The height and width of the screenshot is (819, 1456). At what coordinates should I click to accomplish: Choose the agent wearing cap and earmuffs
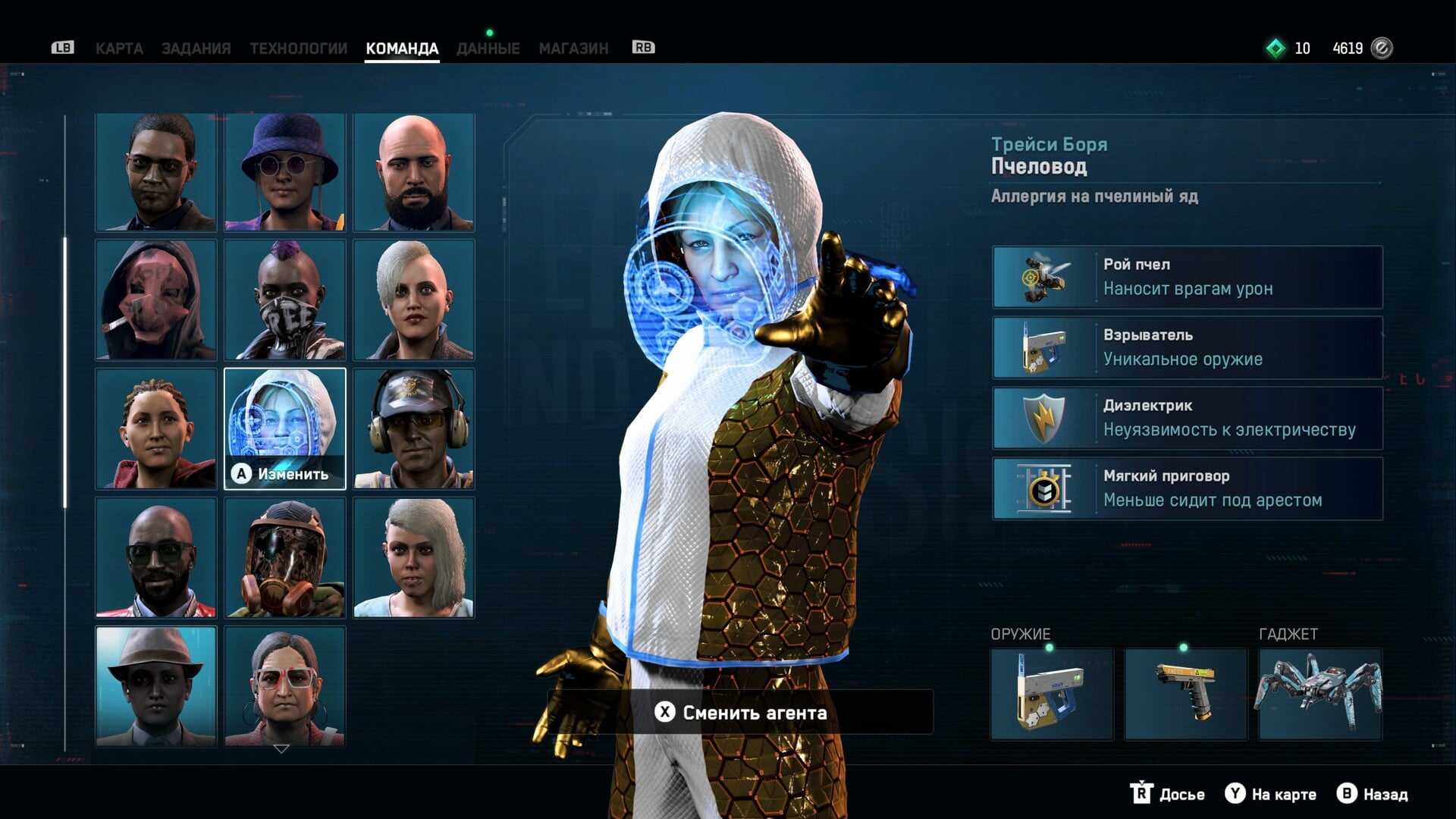tap(414, 428)
